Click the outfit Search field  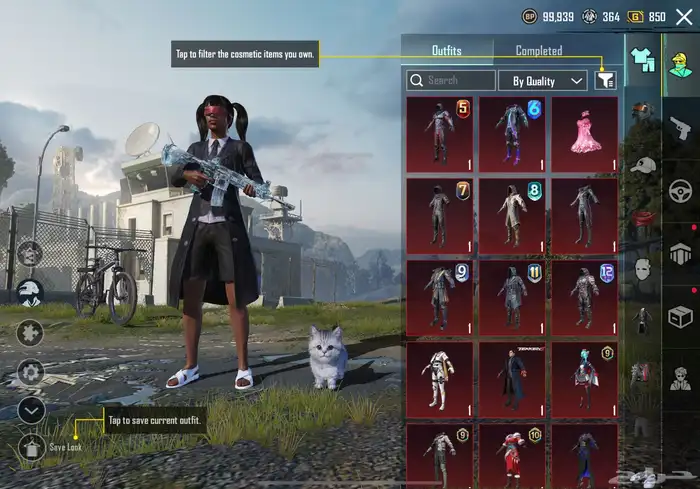point(451,80)
